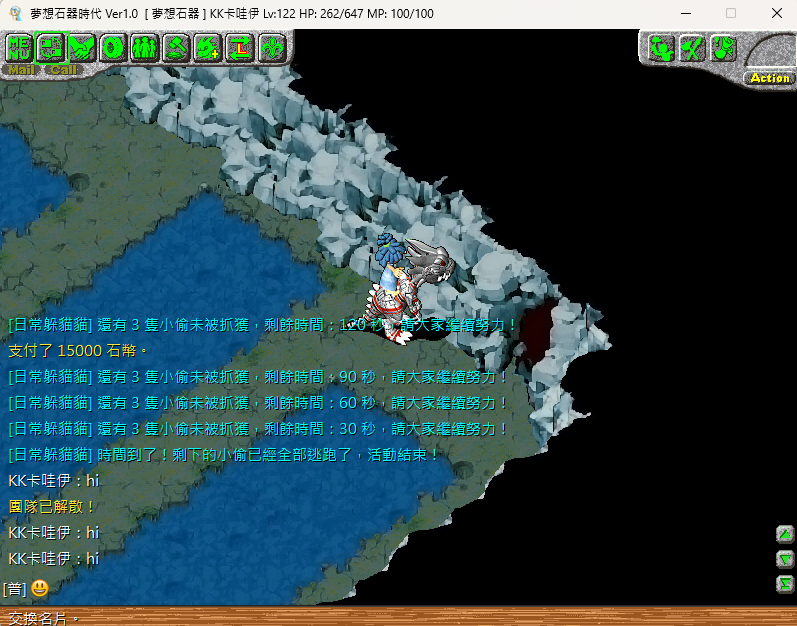This screenshot has width=797, height=626.
Task: Click the first green icon left of Action
Action: pyautogui.click(x=661, y=48)
